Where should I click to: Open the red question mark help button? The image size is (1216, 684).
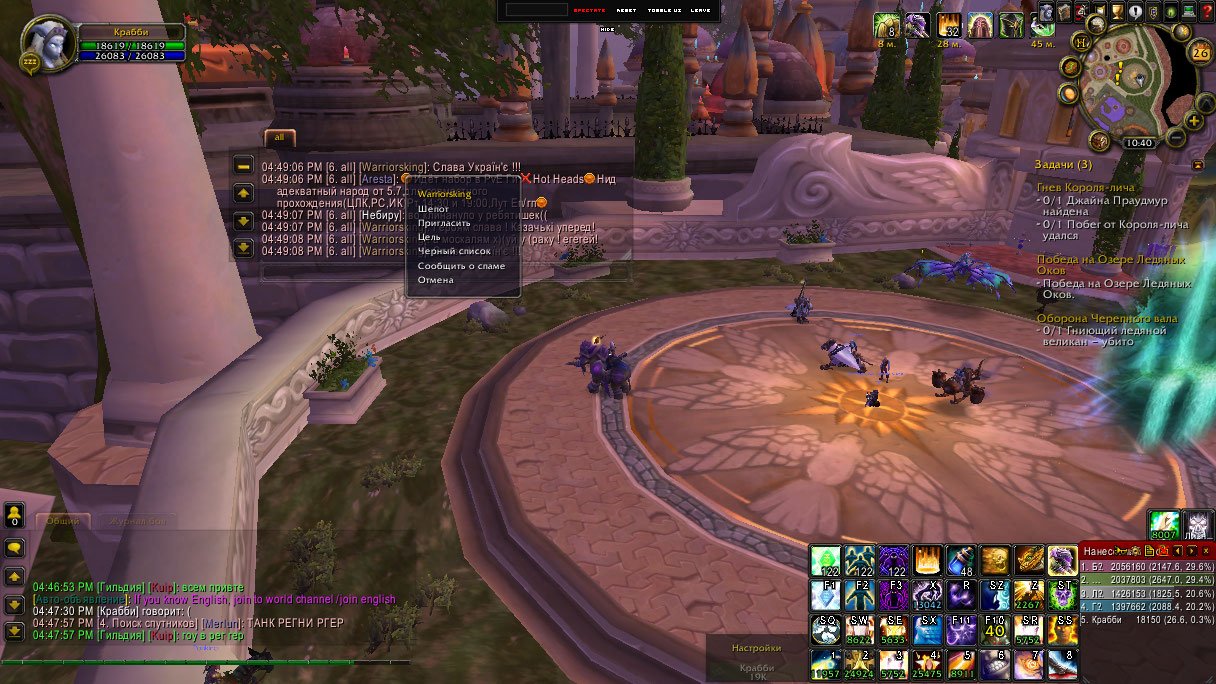click(x=1205, y=12)
